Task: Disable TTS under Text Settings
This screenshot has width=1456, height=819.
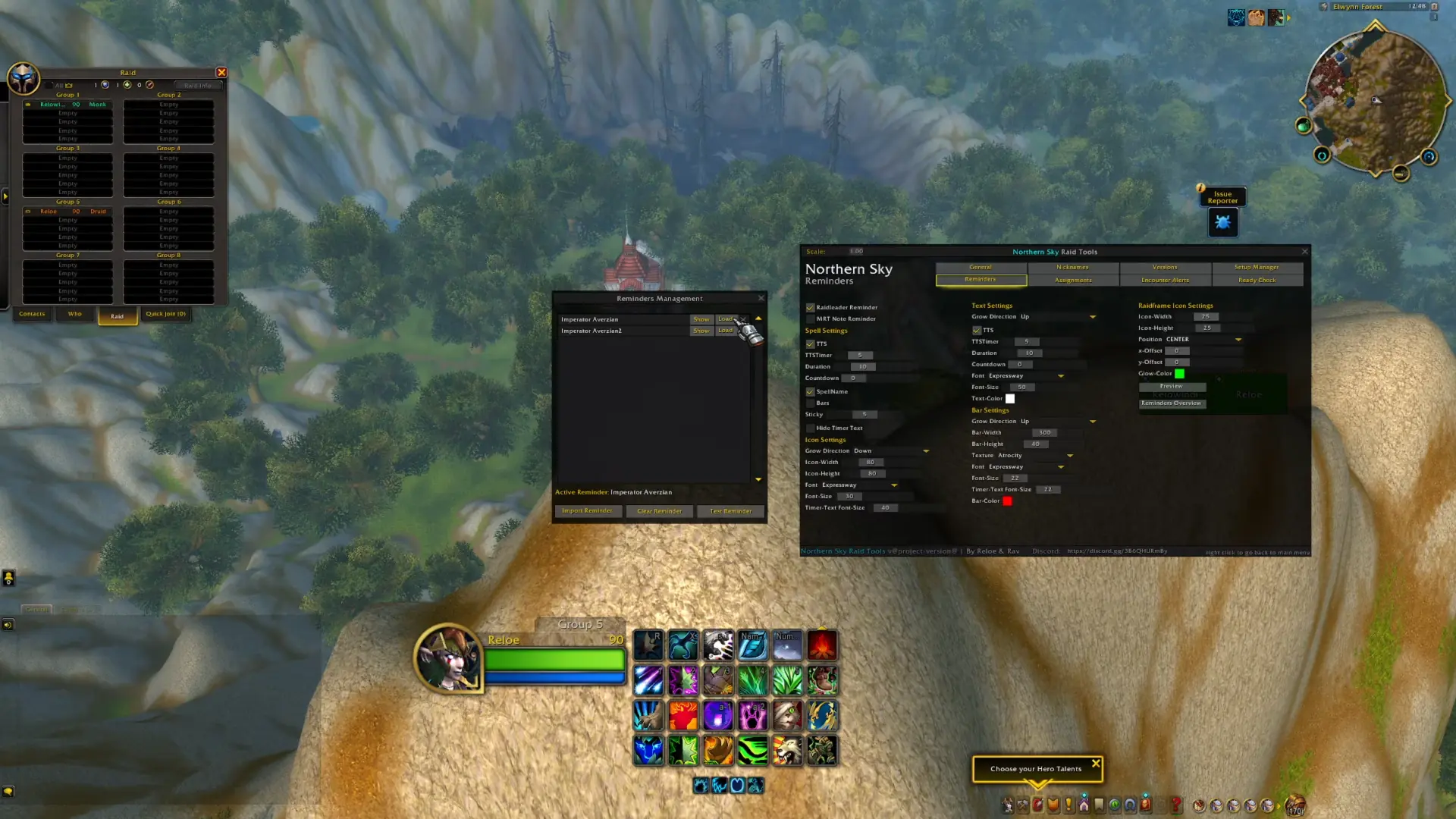Action: (977, 330)
